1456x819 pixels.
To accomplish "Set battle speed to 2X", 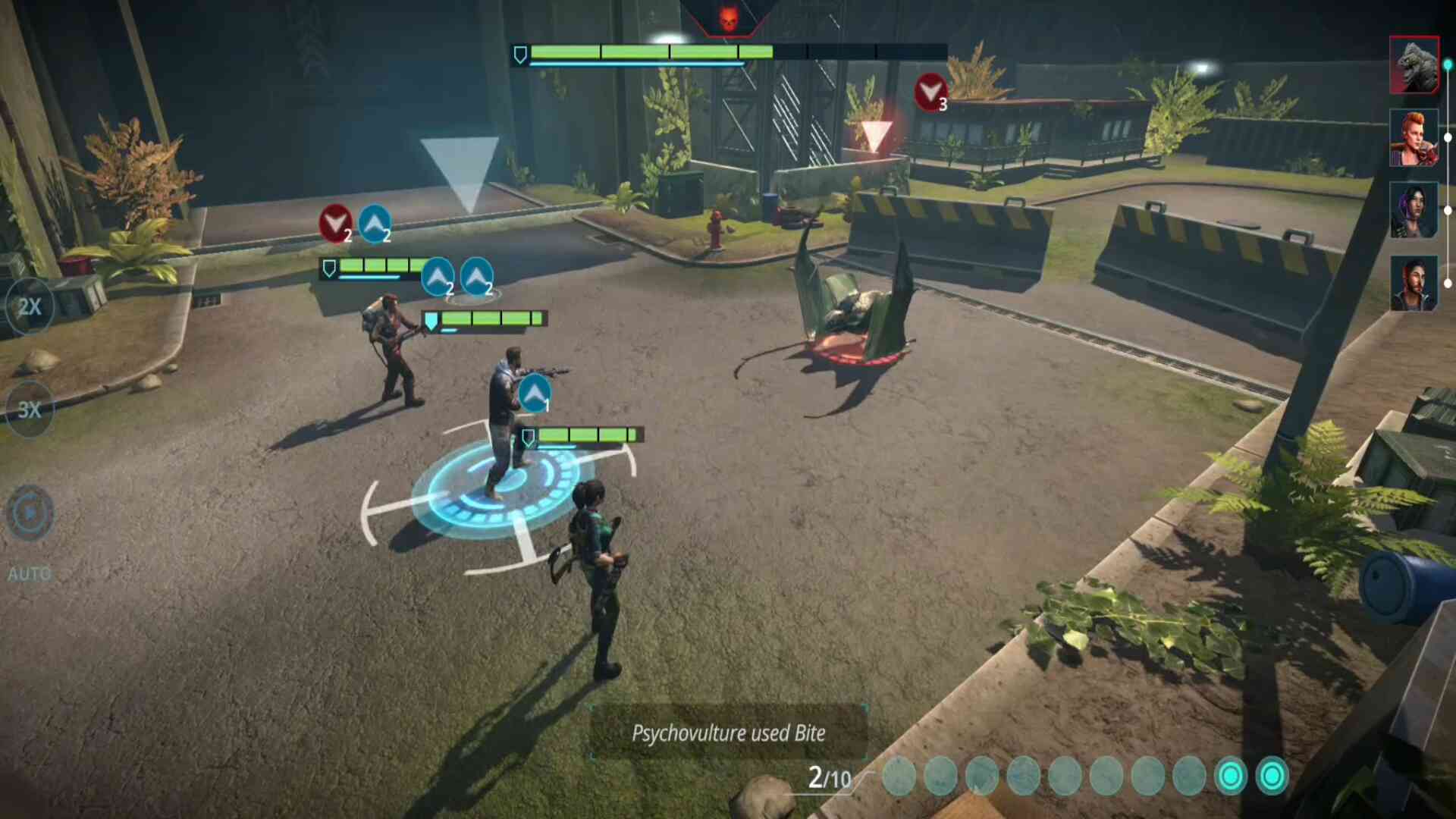I will pos(30,307).
